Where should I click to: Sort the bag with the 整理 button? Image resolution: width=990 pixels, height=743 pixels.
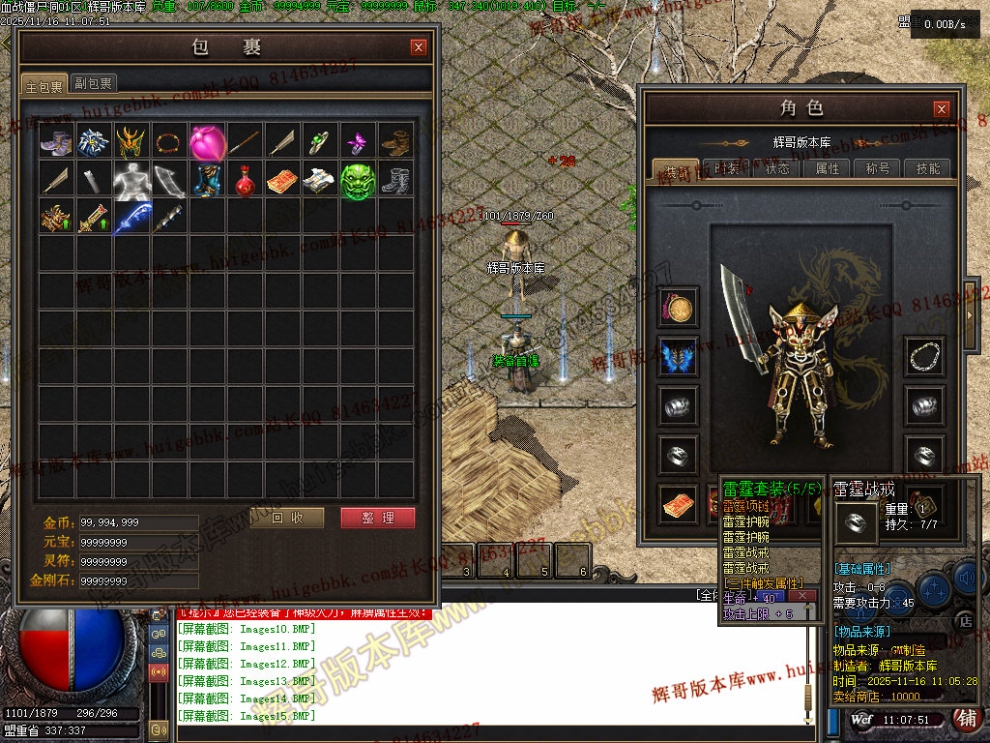click(377, 518)
